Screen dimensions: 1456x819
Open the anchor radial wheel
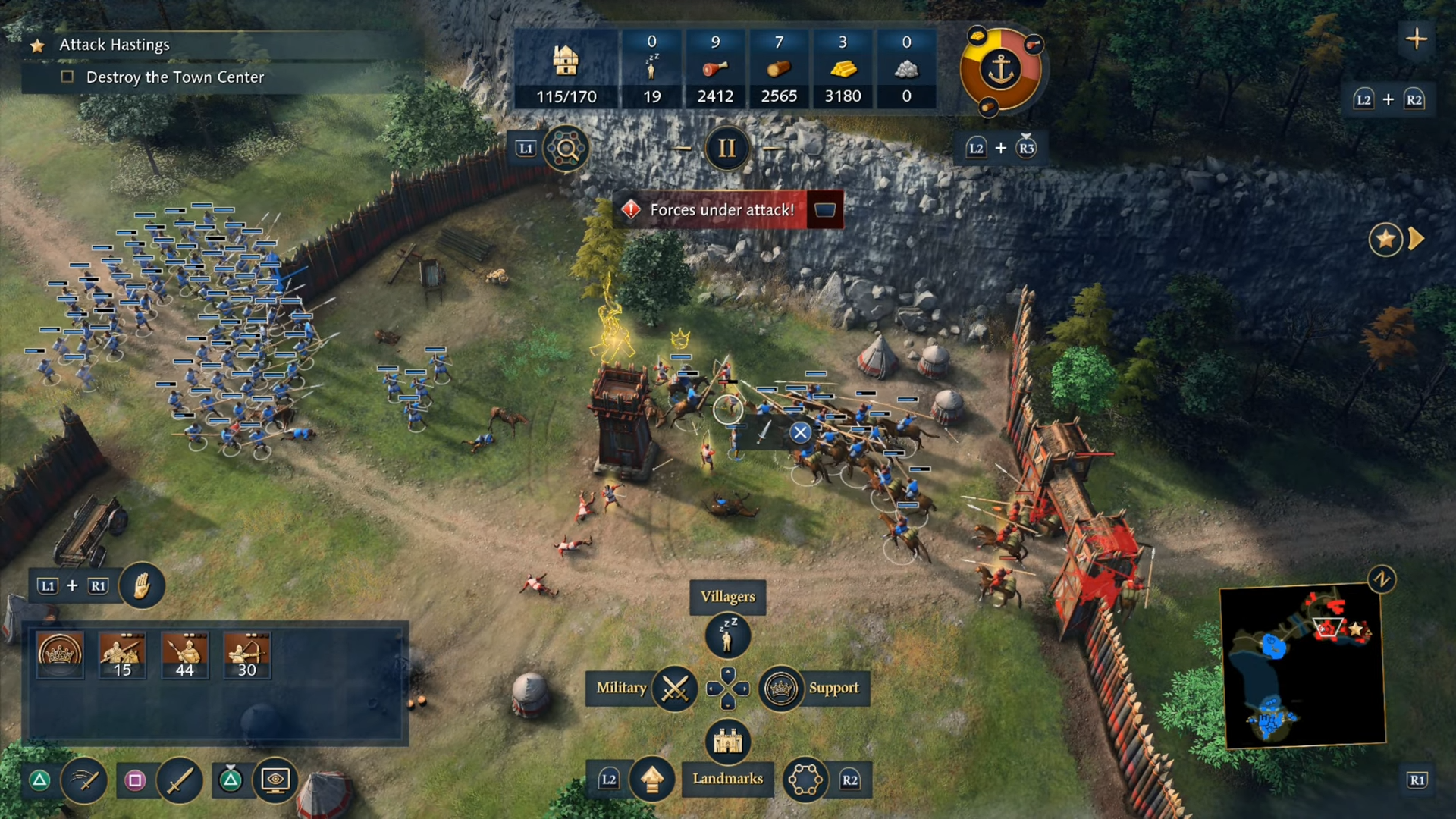pyautogui.click(x=1001, y=70)
